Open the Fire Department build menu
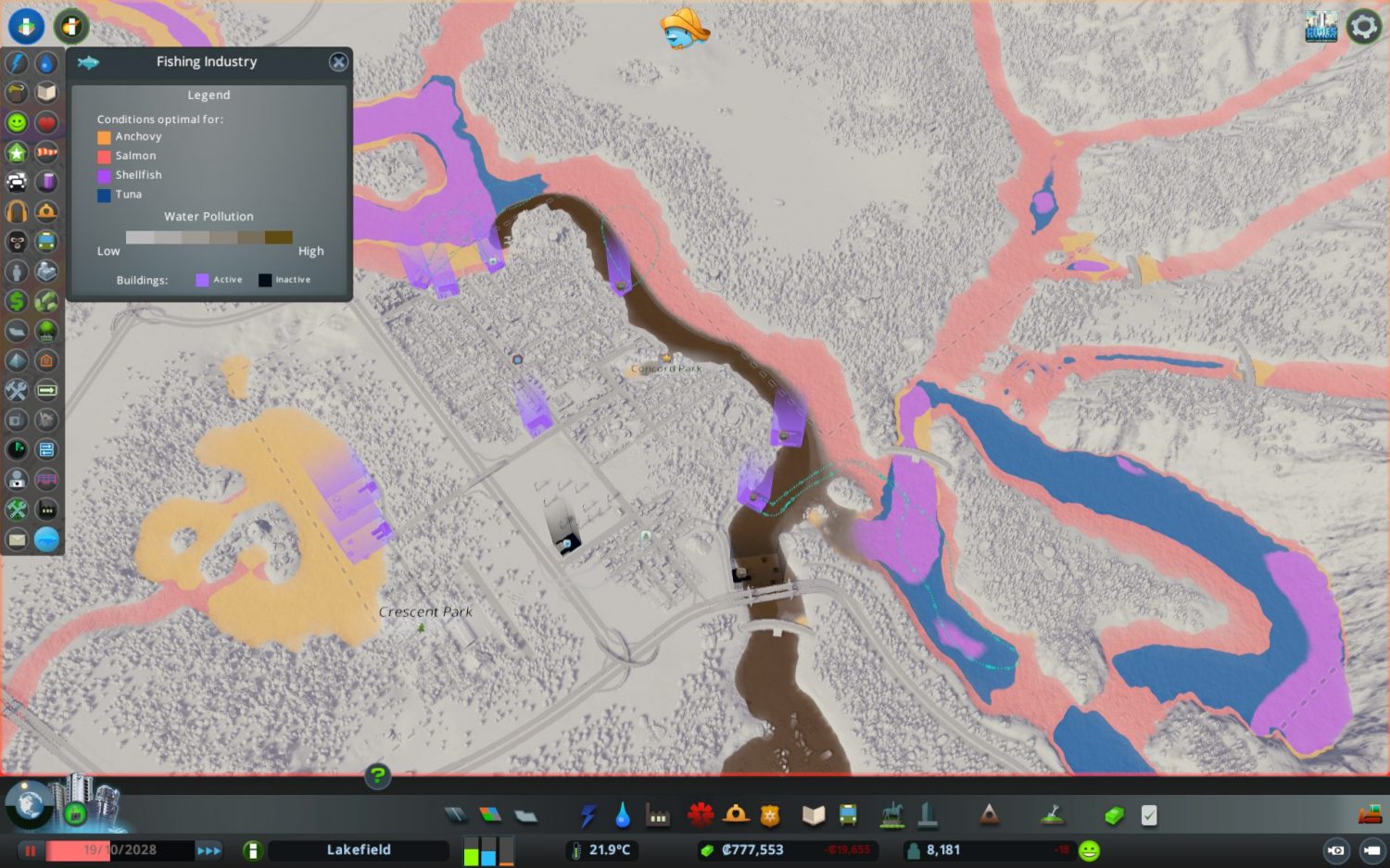Screen dimensions: 1390x868 pyautogui.click(x=737, y=815)
